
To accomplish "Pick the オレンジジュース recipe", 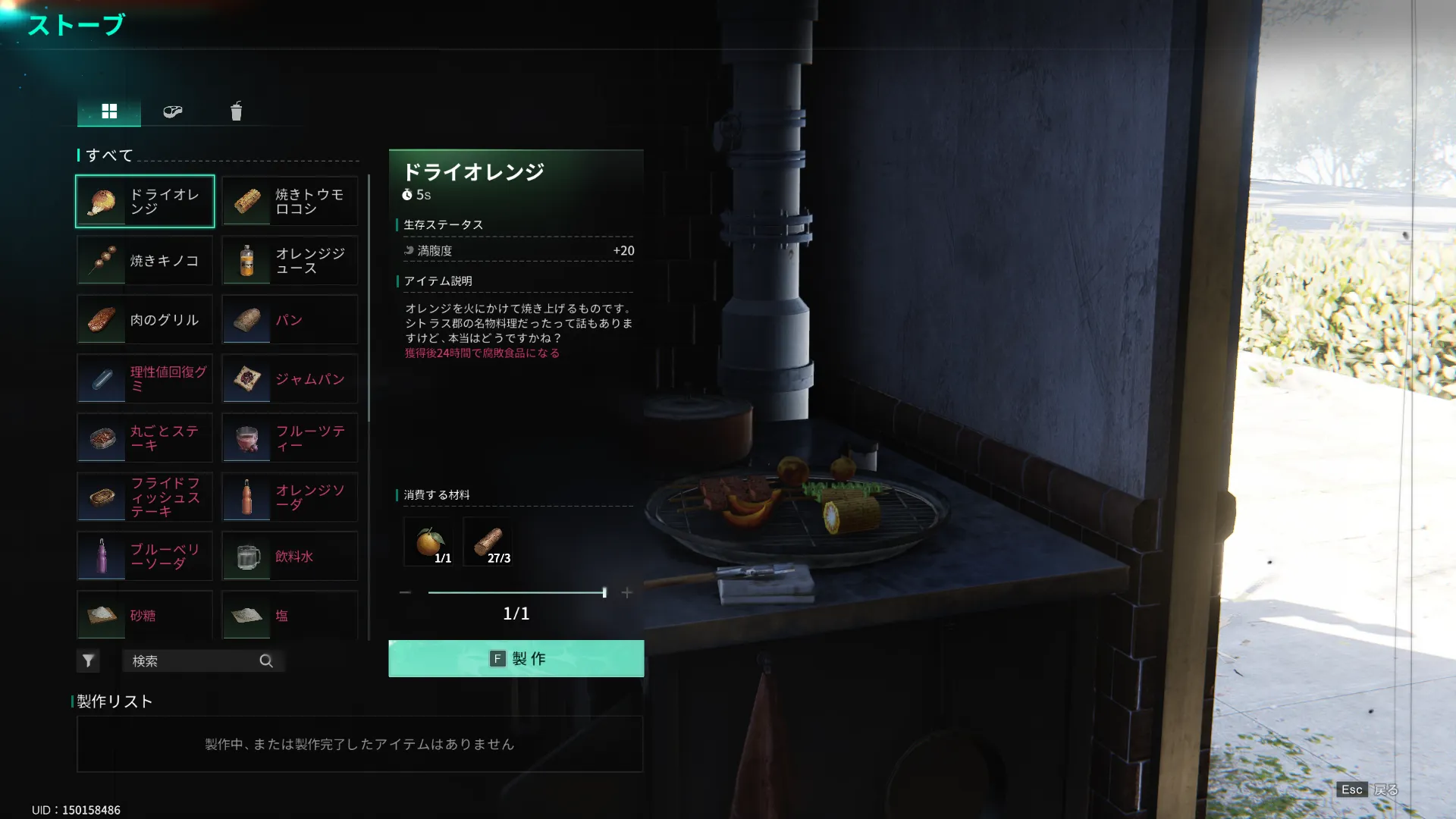I will 290,261.
